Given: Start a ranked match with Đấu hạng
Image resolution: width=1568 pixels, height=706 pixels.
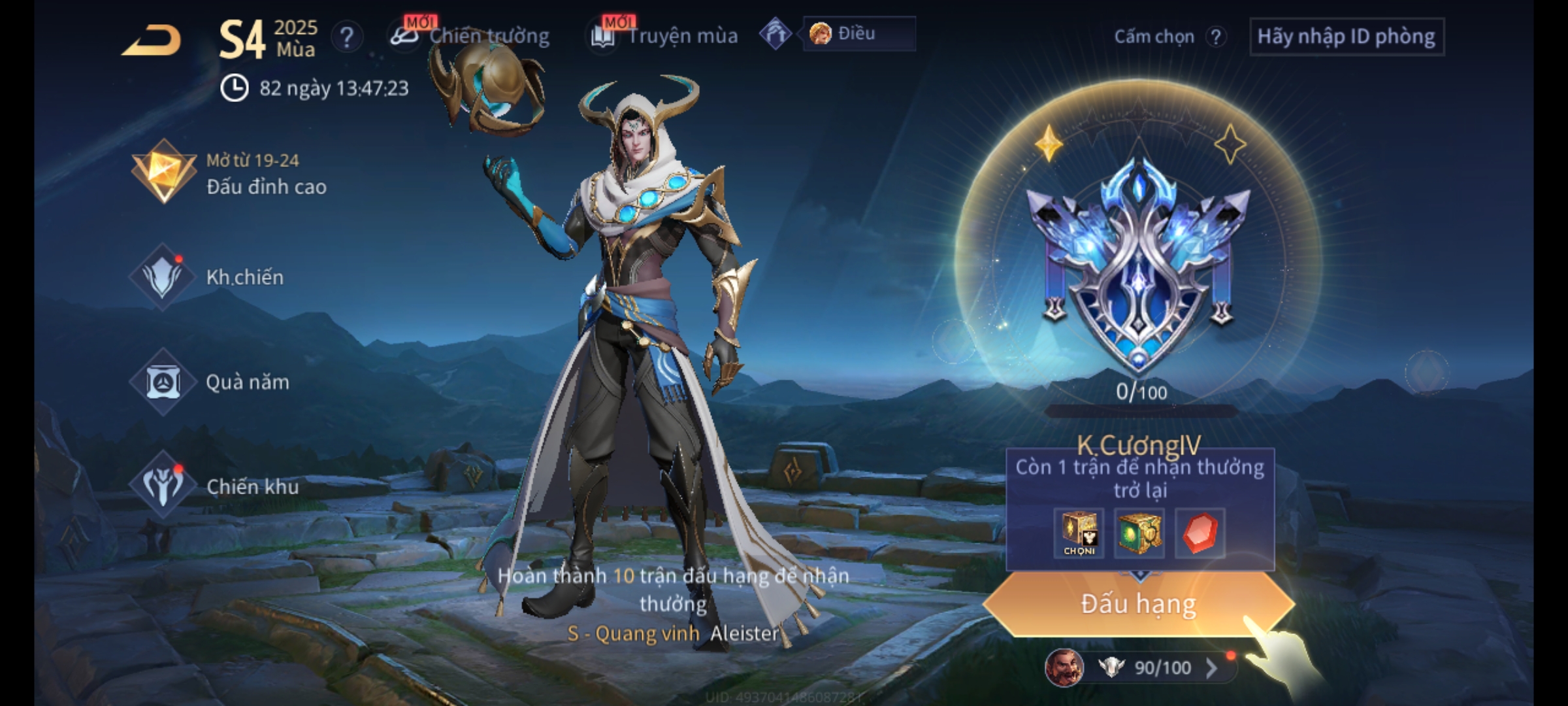Looking at the screenshot, I should [x=1138, y=604].
